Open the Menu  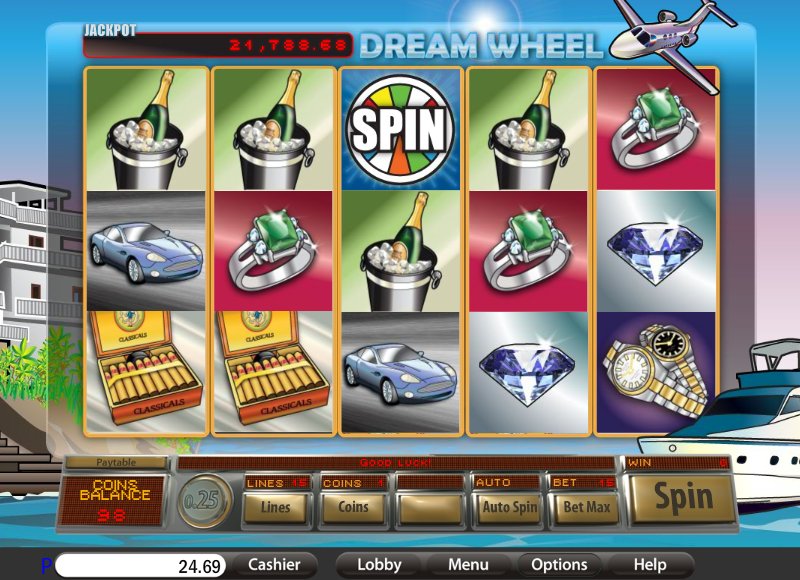(x=468, y=565)
